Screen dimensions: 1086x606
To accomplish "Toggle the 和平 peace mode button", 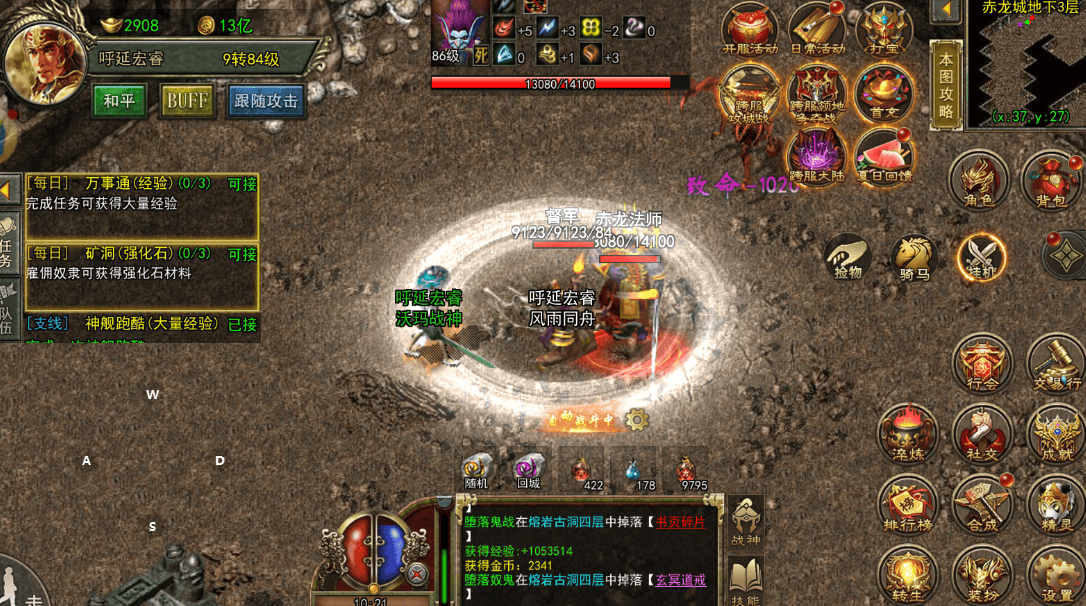I will [120, 100].
